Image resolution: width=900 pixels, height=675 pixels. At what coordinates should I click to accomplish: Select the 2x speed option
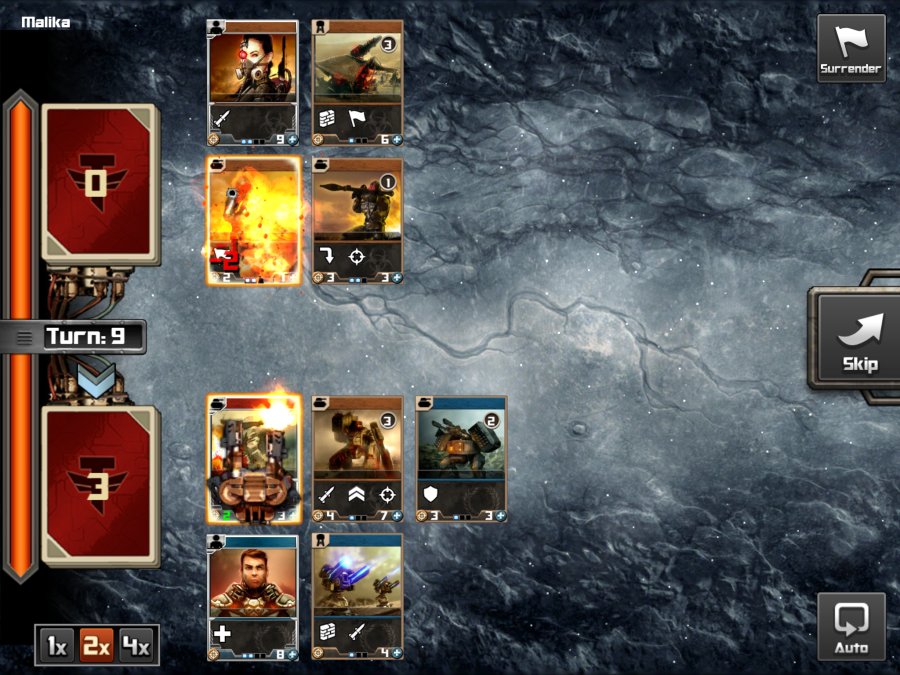pos(97,647)
